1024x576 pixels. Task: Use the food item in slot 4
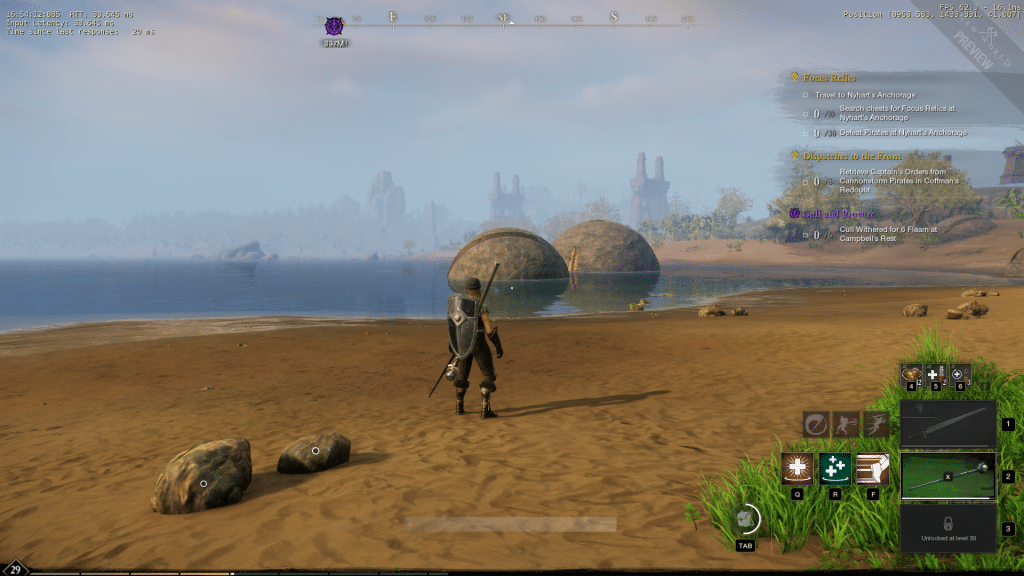tap(912, 373)
